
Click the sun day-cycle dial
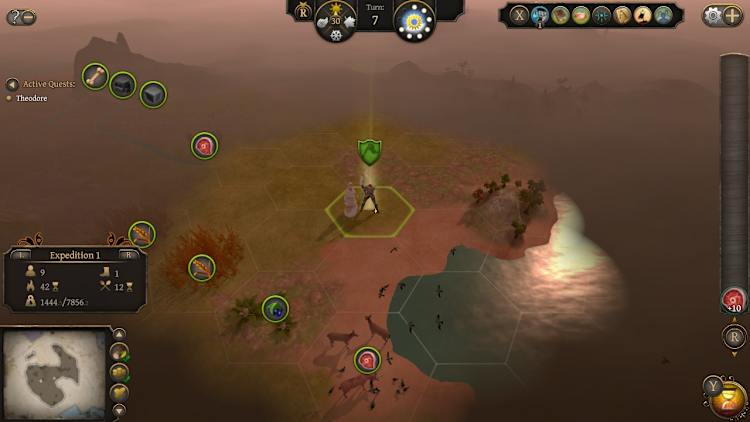pyautogui.click(x=414, y=21)
